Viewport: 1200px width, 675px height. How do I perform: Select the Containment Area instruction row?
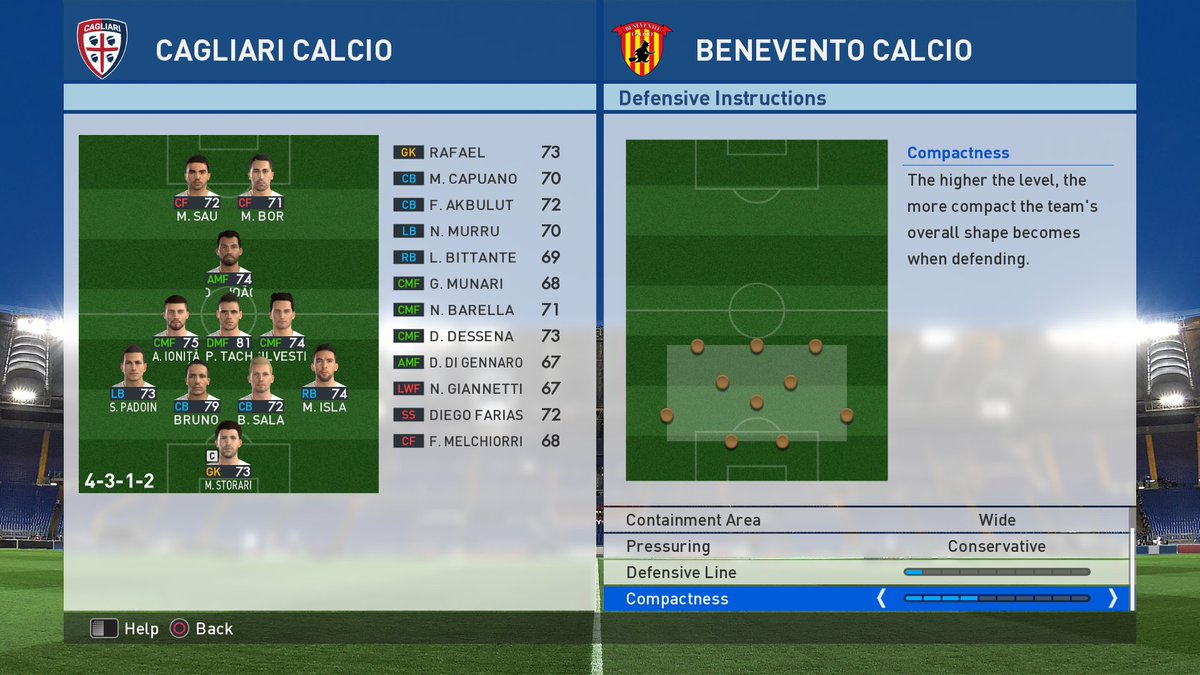[x=866, y=520]
